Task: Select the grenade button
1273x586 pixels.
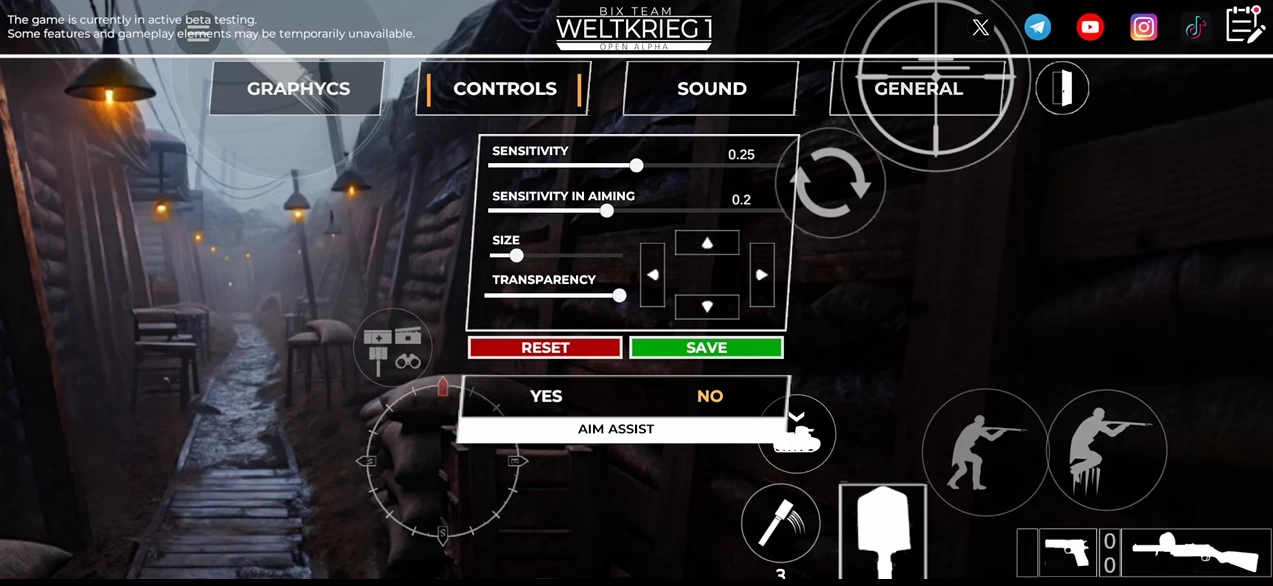Action: pyautogui.click(x=779, y=523)
